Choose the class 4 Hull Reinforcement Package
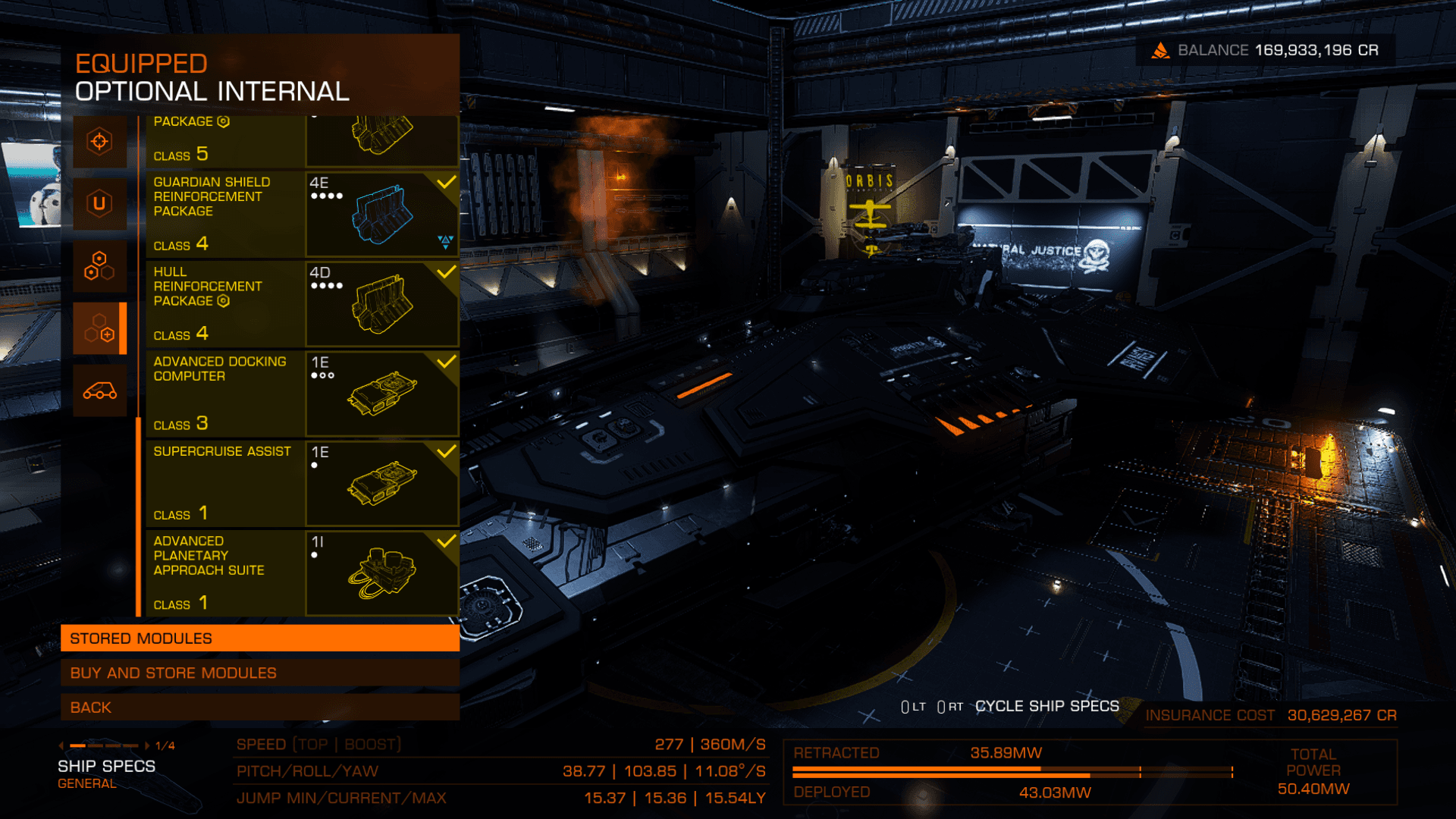The image size is (1456, 819). [302, 304]
